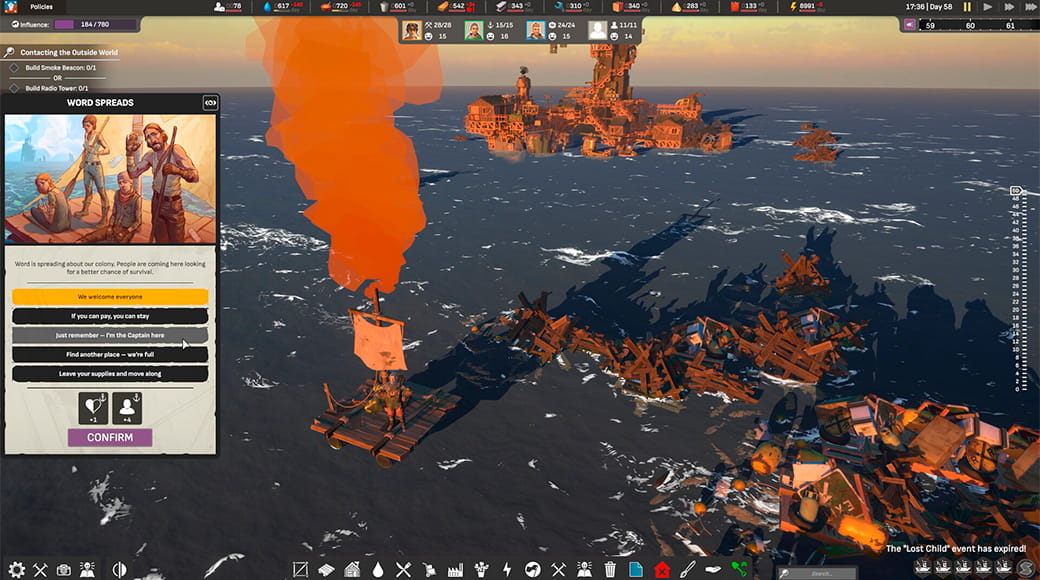Set game speed to normal play

(988, 7)
